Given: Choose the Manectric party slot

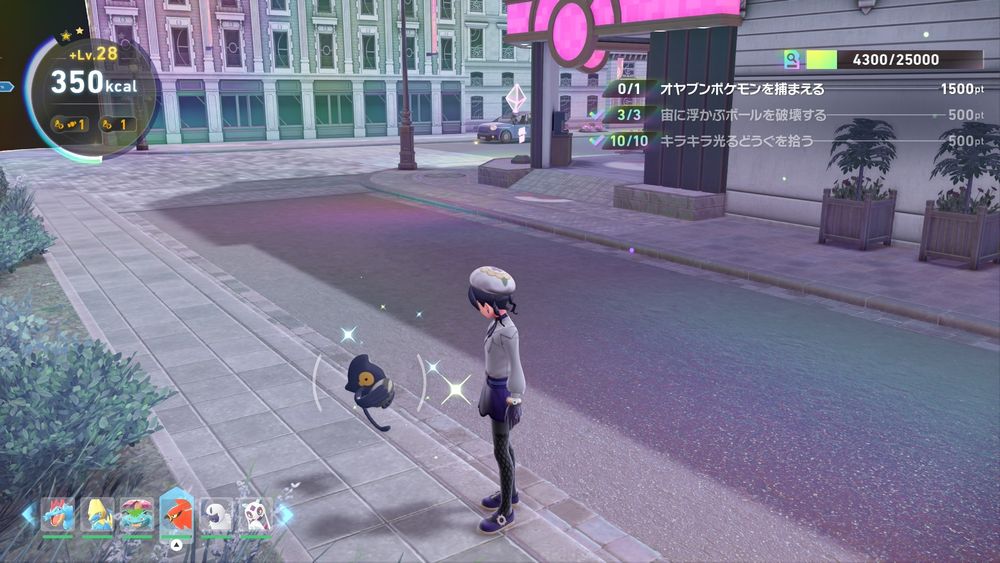Looking at the screenshot, I should click(x=97, y=515).
